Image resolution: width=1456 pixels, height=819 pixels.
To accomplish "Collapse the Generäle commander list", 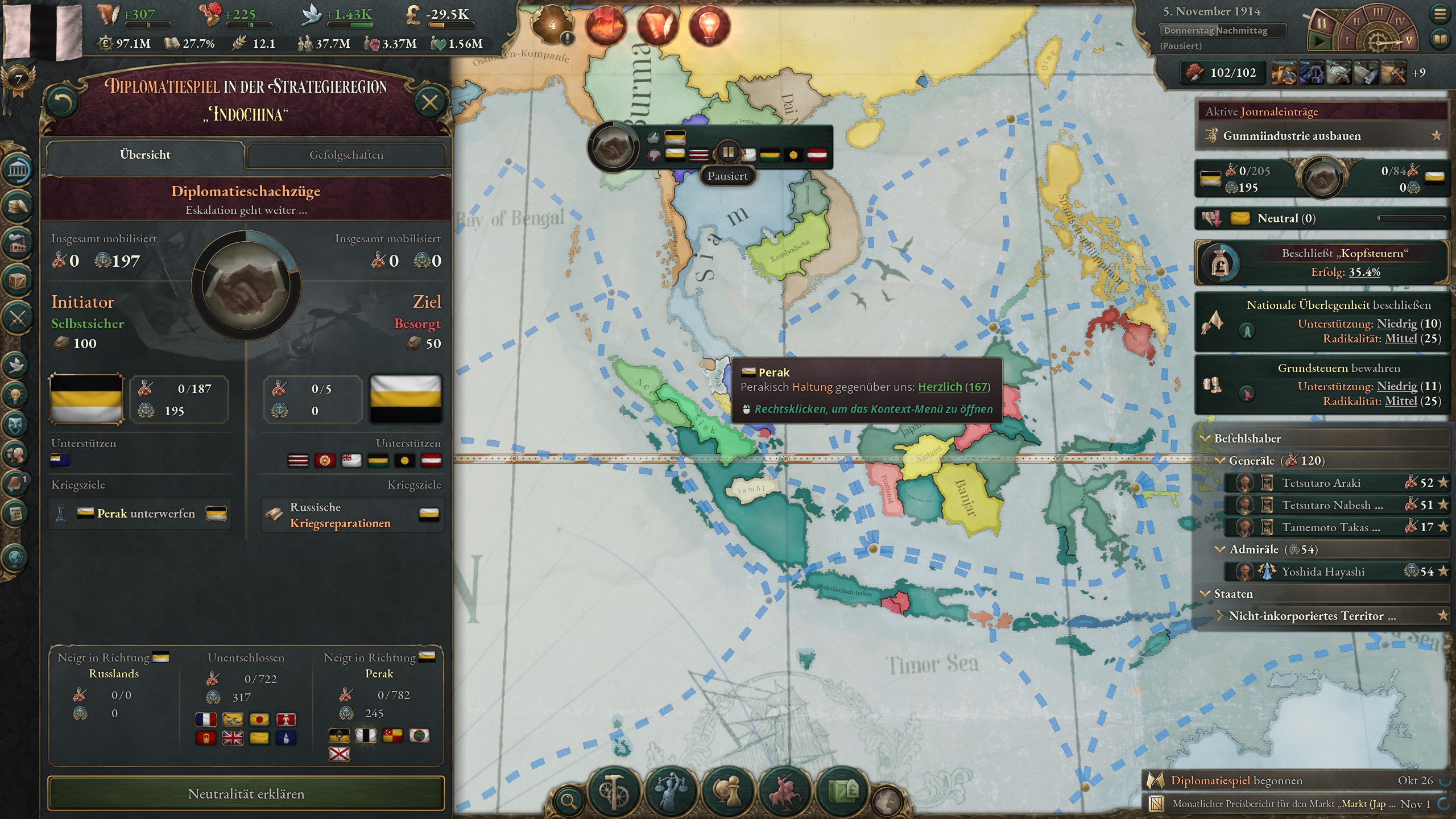I will pos(1219,461).
